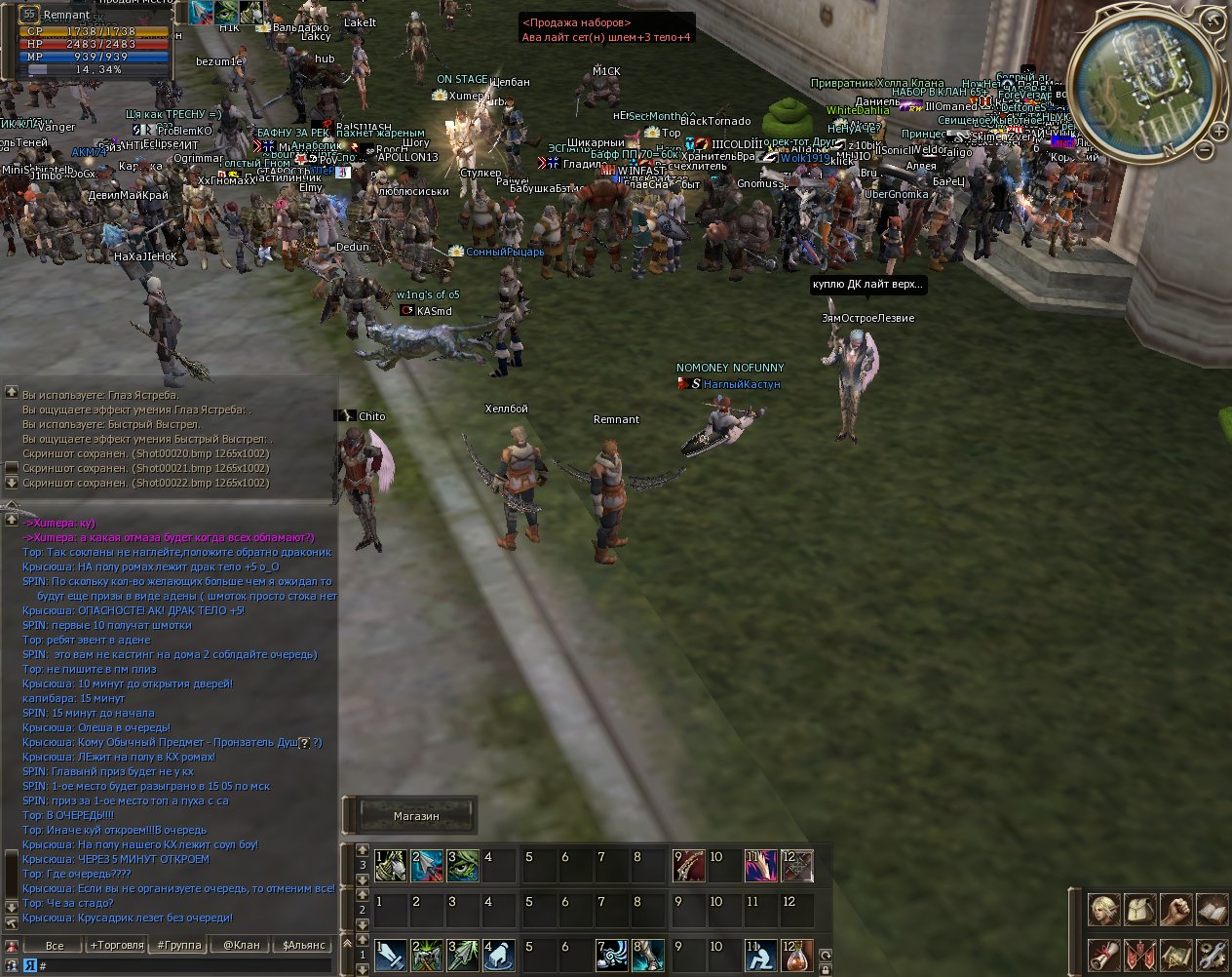Image resolution: width=1232 pixels, height=977 pixels.
Task: Select the +Торговля chat tab
Action: point(117,945)
